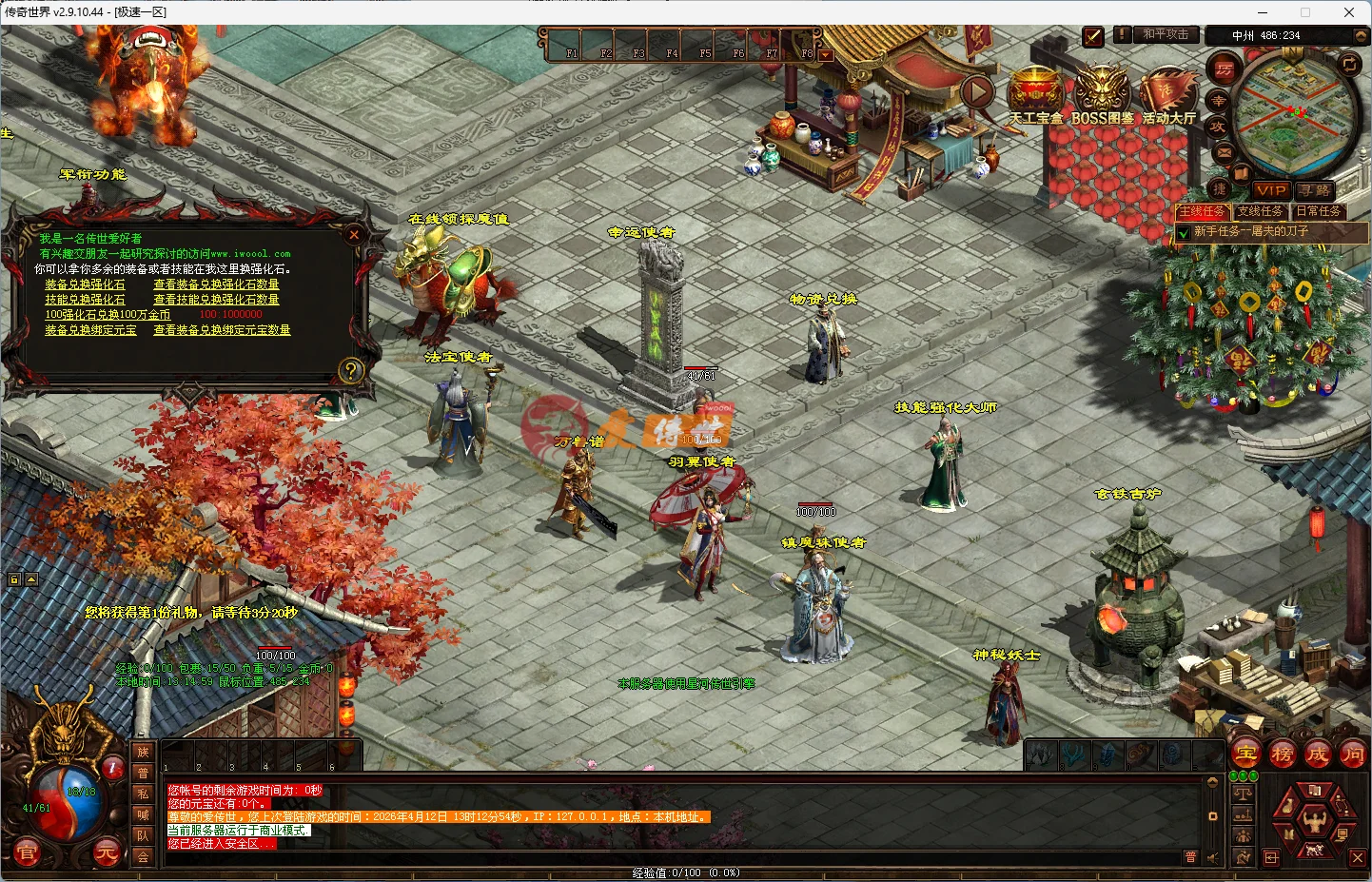Collapse the menu wheel with the back-arrow icon

1270,858
